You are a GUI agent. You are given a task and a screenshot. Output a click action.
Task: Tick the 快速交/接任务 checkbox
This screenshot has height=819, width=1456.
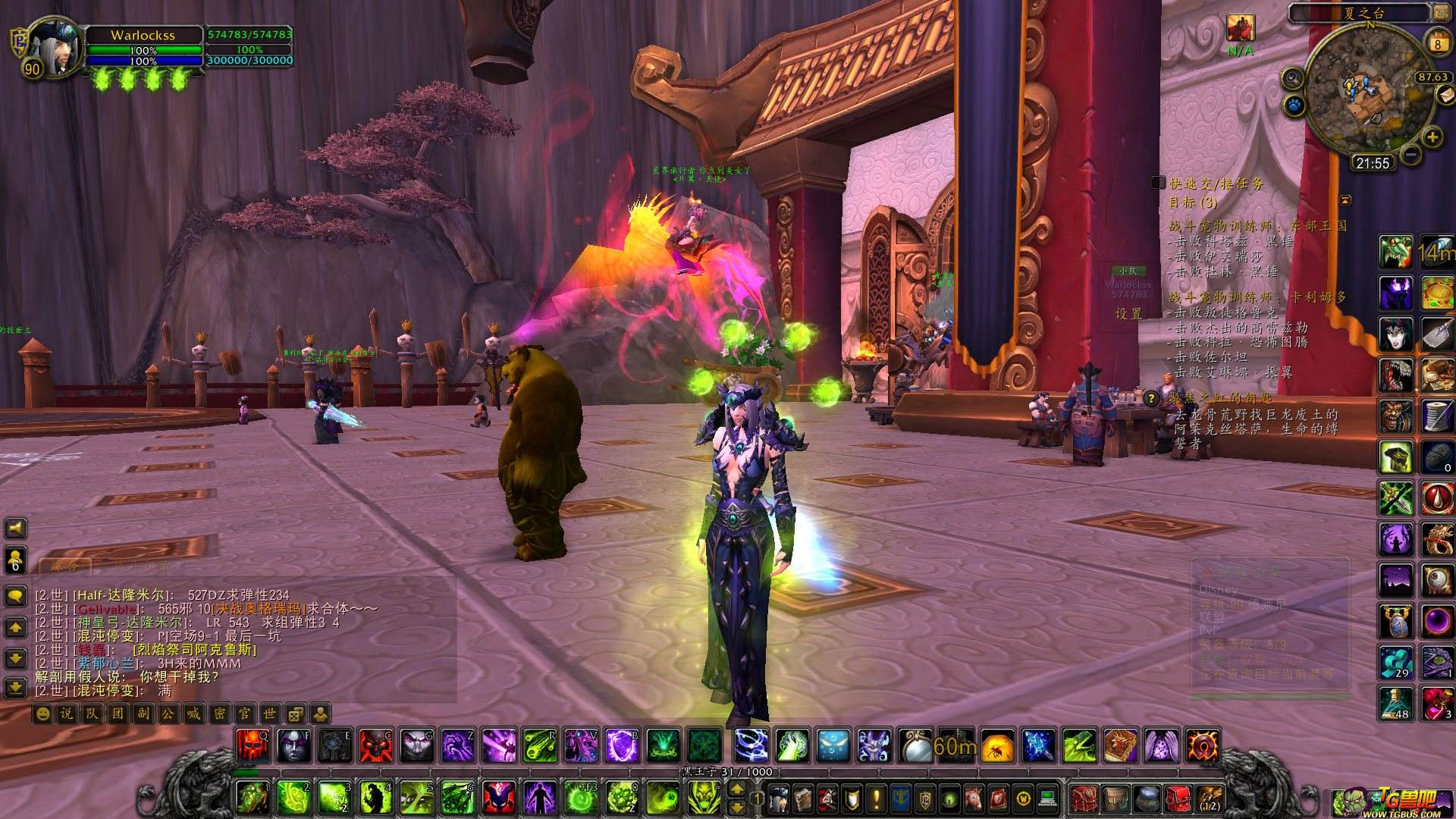click(x=1158, y=183)
